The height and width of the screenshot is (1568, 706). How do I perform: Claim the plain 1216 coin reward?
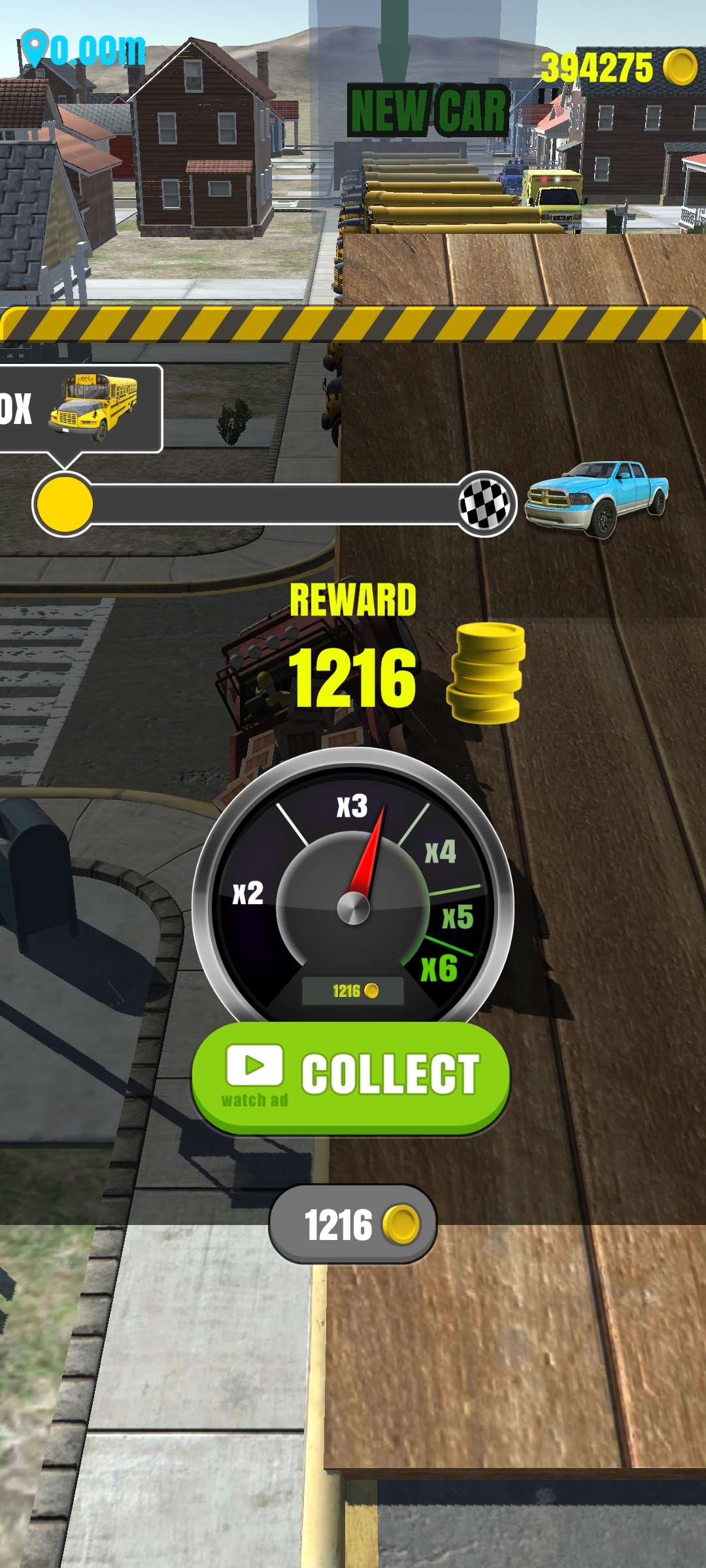[x=352, y=1224]
